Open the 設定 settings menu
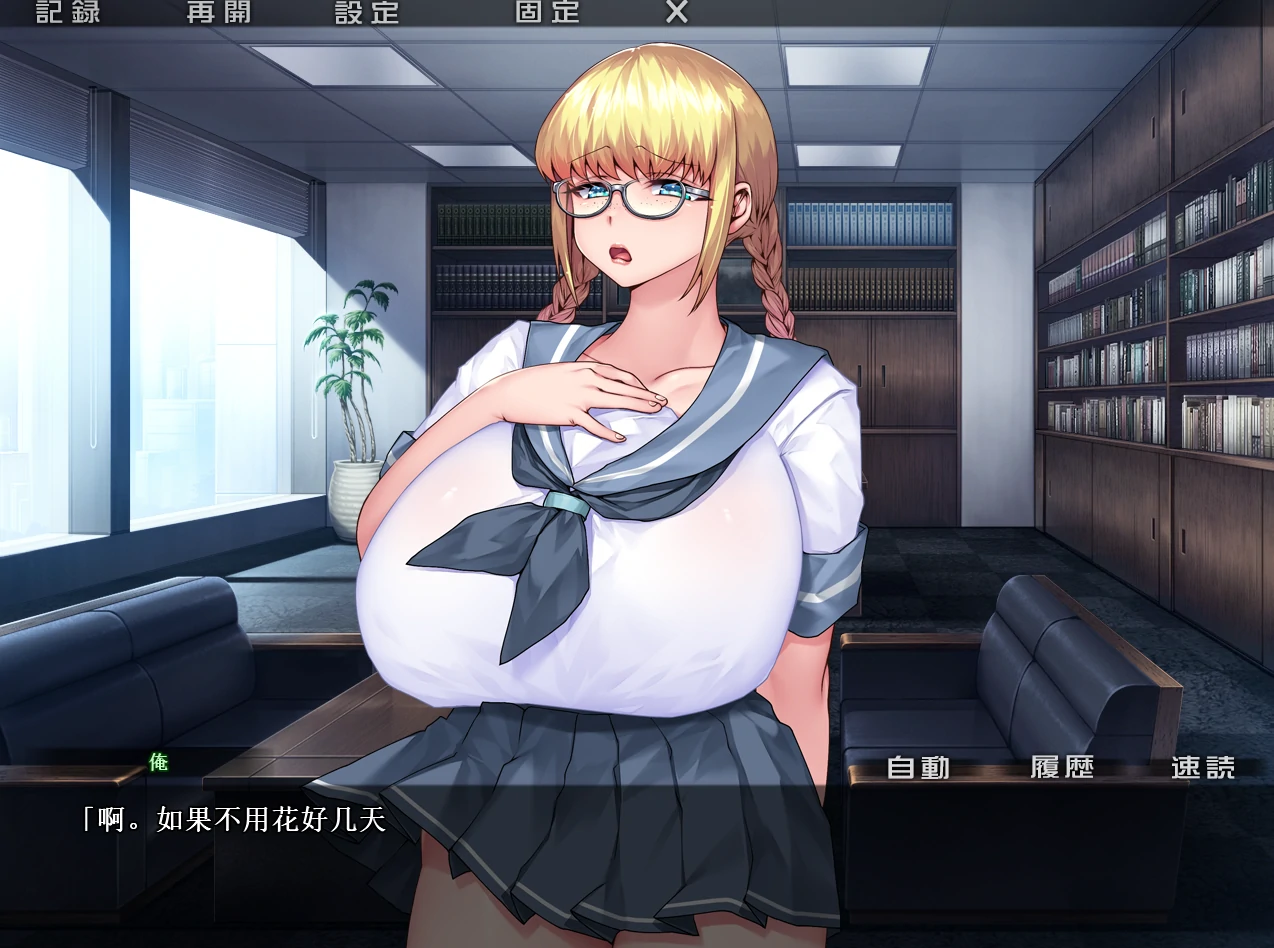Viewport: 1274px width, 948px height. tap(367, 12)
